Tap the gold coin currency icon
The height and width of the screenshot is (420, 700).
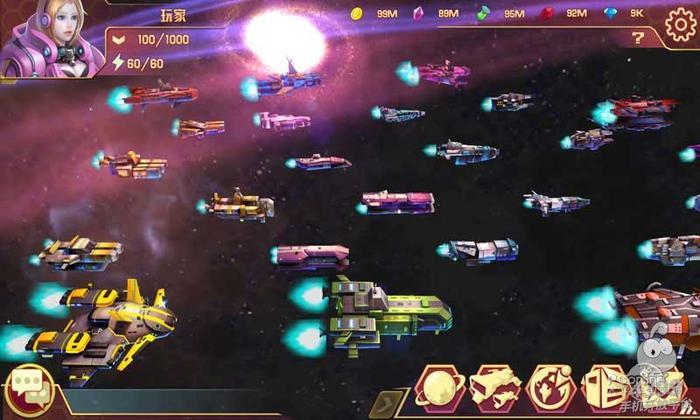[356, 13]
